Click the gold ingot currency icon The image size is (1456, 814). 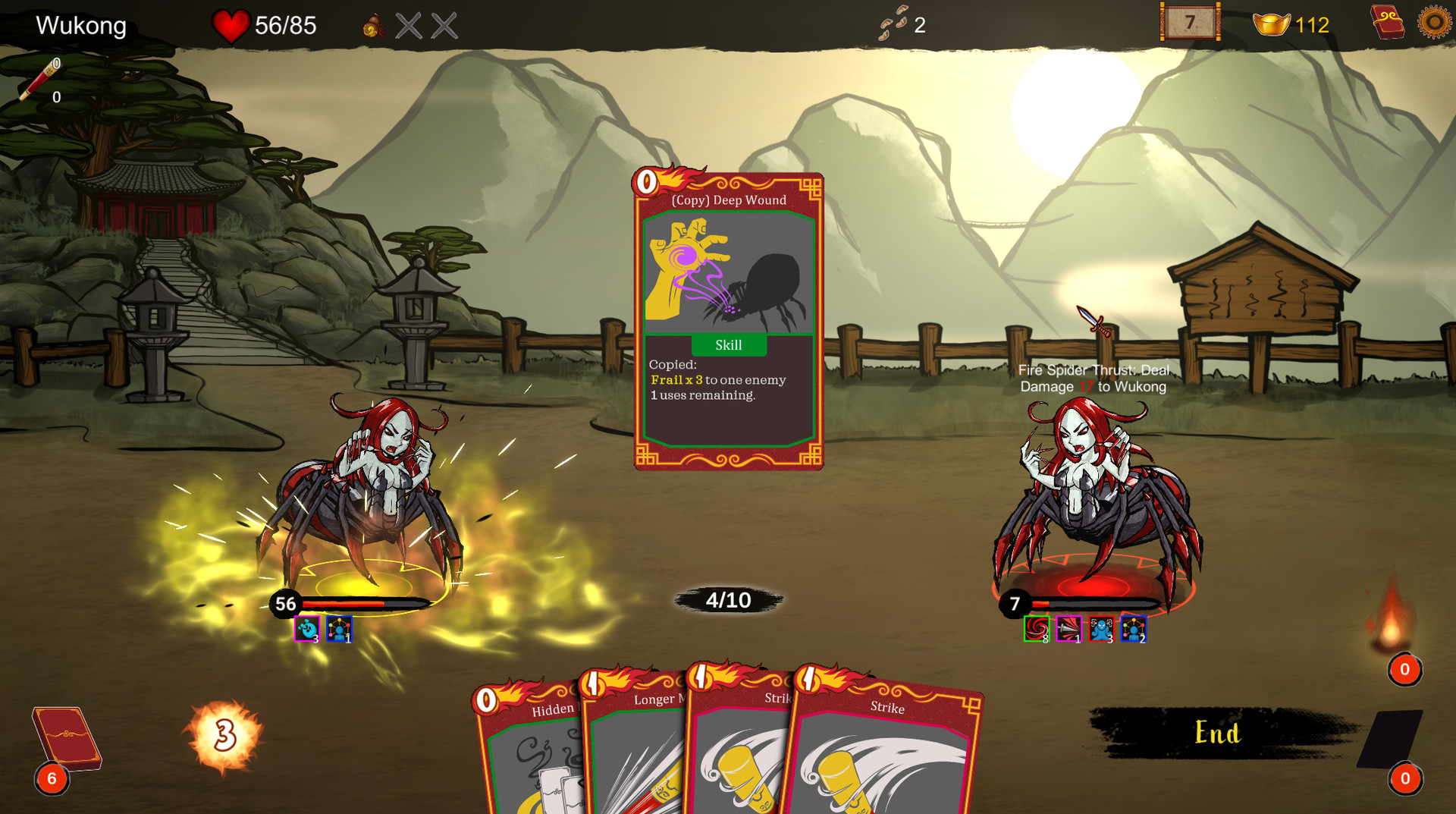(1272, 24)
